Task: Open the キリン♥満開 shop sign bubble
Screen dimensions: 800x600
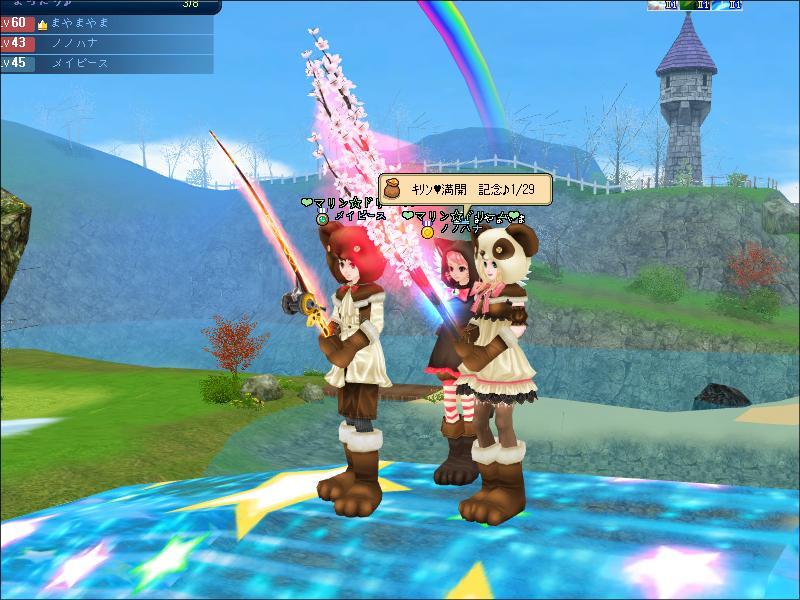Action: tap(464, 189)
